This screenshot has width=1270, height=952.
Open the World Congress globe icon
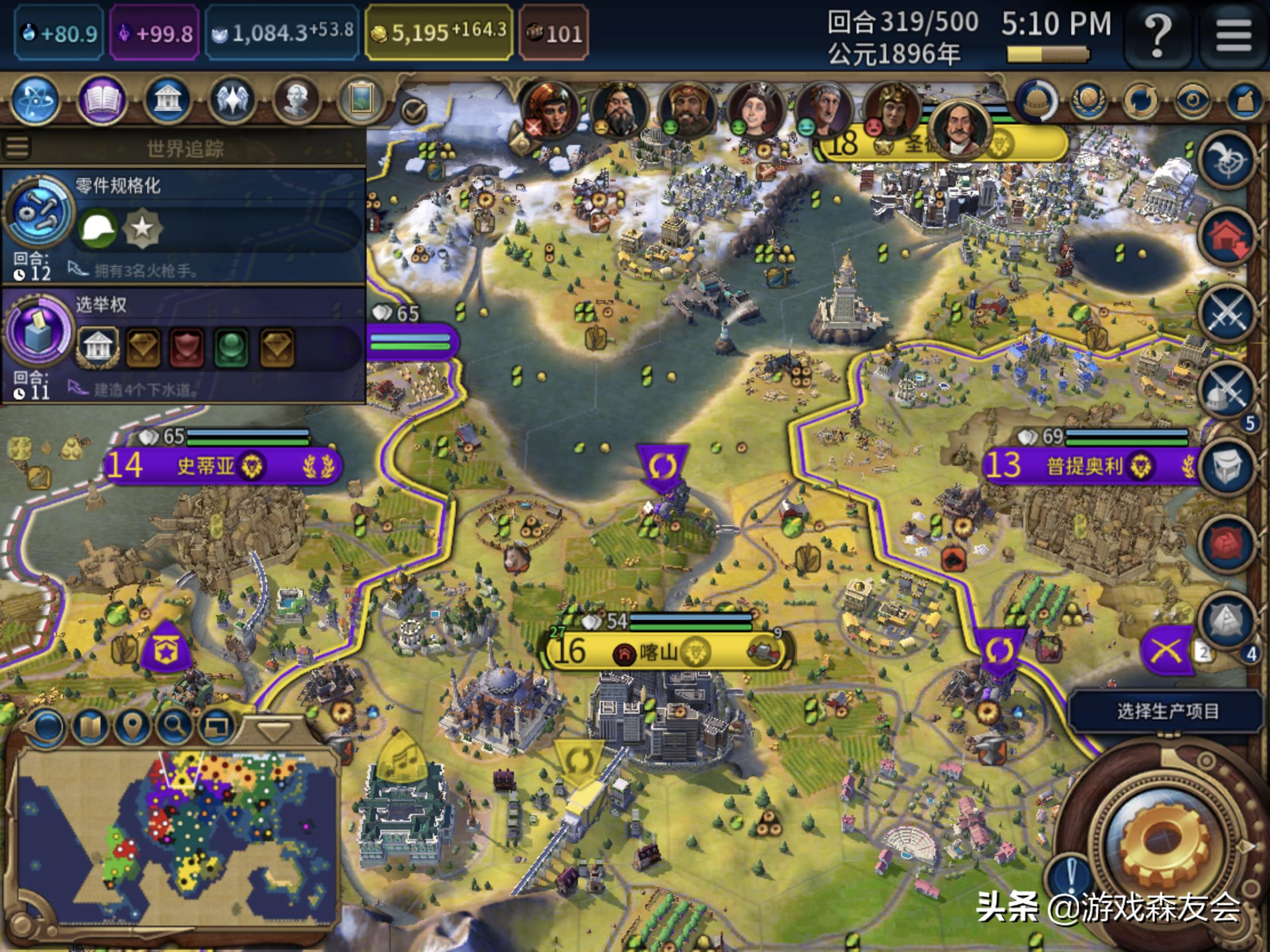1088,102
